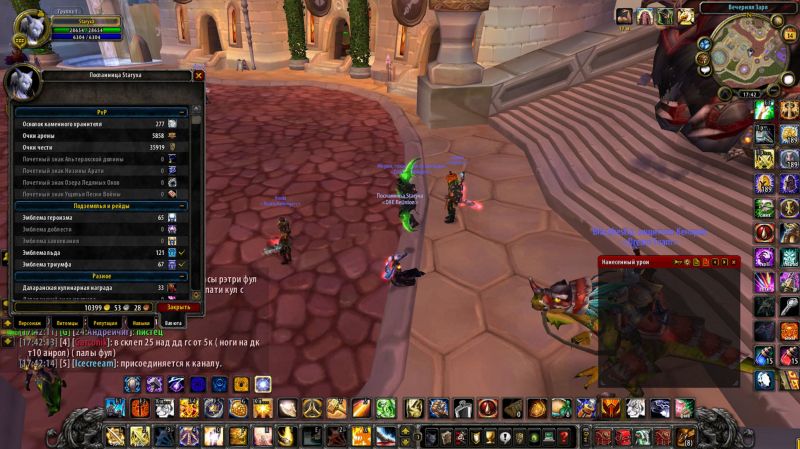Screen dimensions: 800x449
Task: Close the character window with the X button
Action: [198, 75]
